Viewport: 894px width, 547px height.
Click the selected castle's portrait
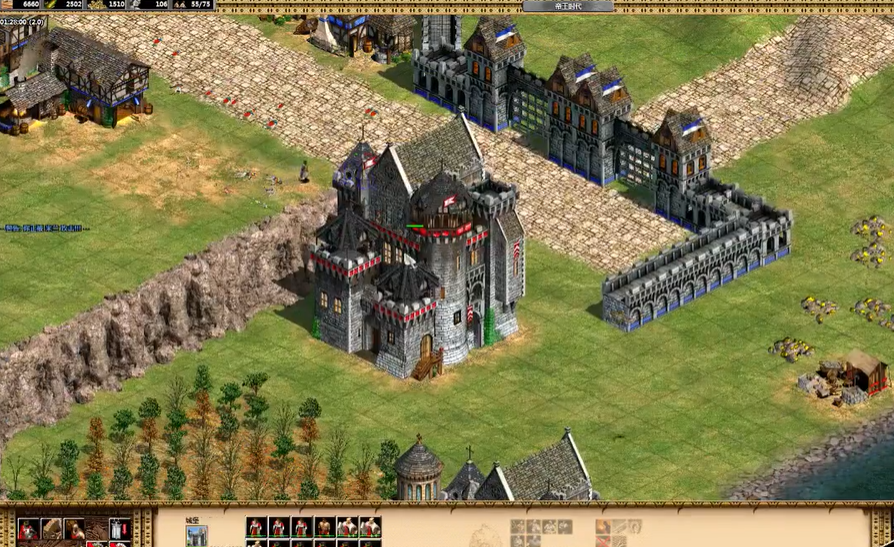[196, 536]
